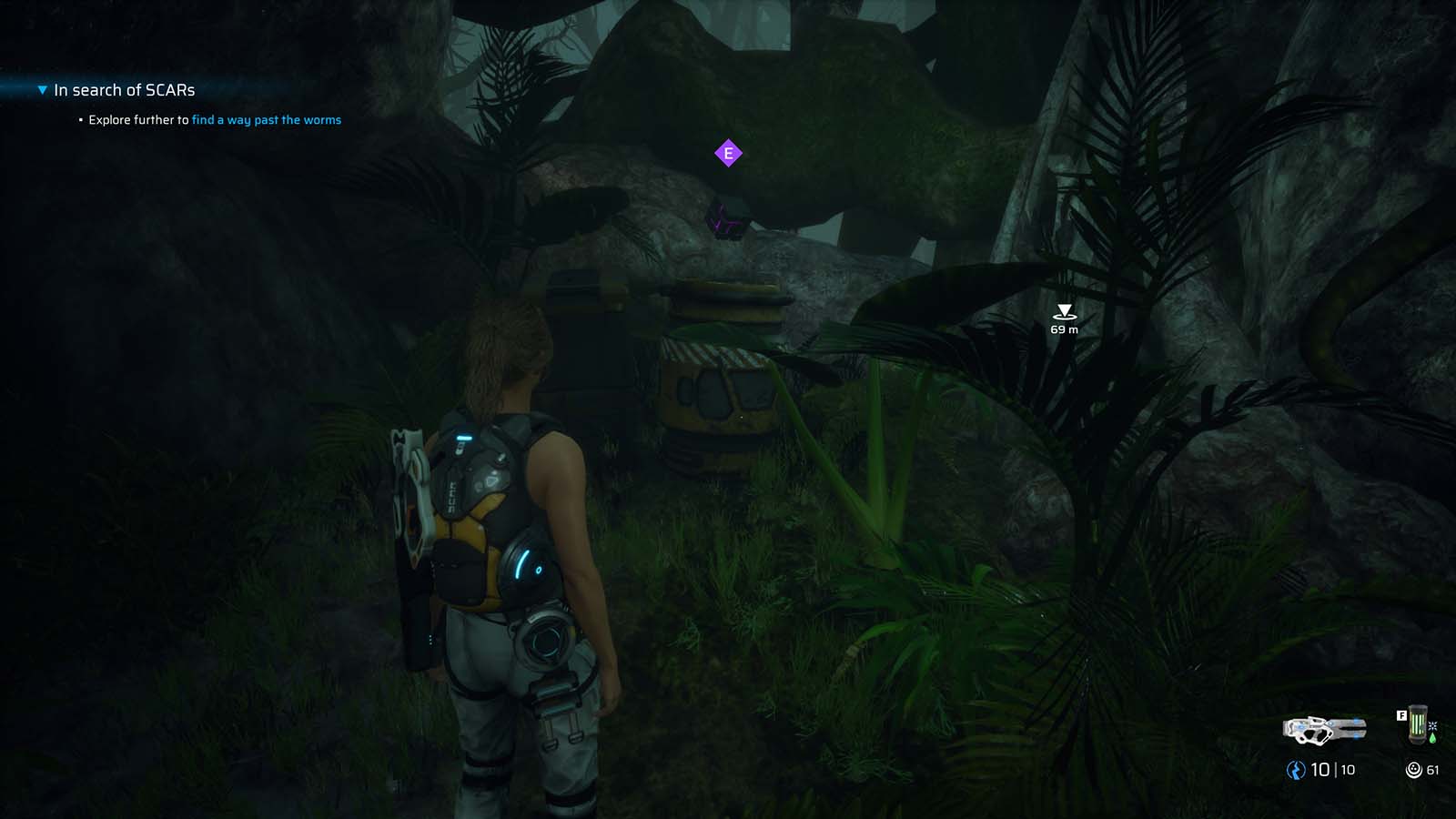Viewport: 1456px width, 819px height.
Task: Click the Explore further objective text
Action: 136,119
